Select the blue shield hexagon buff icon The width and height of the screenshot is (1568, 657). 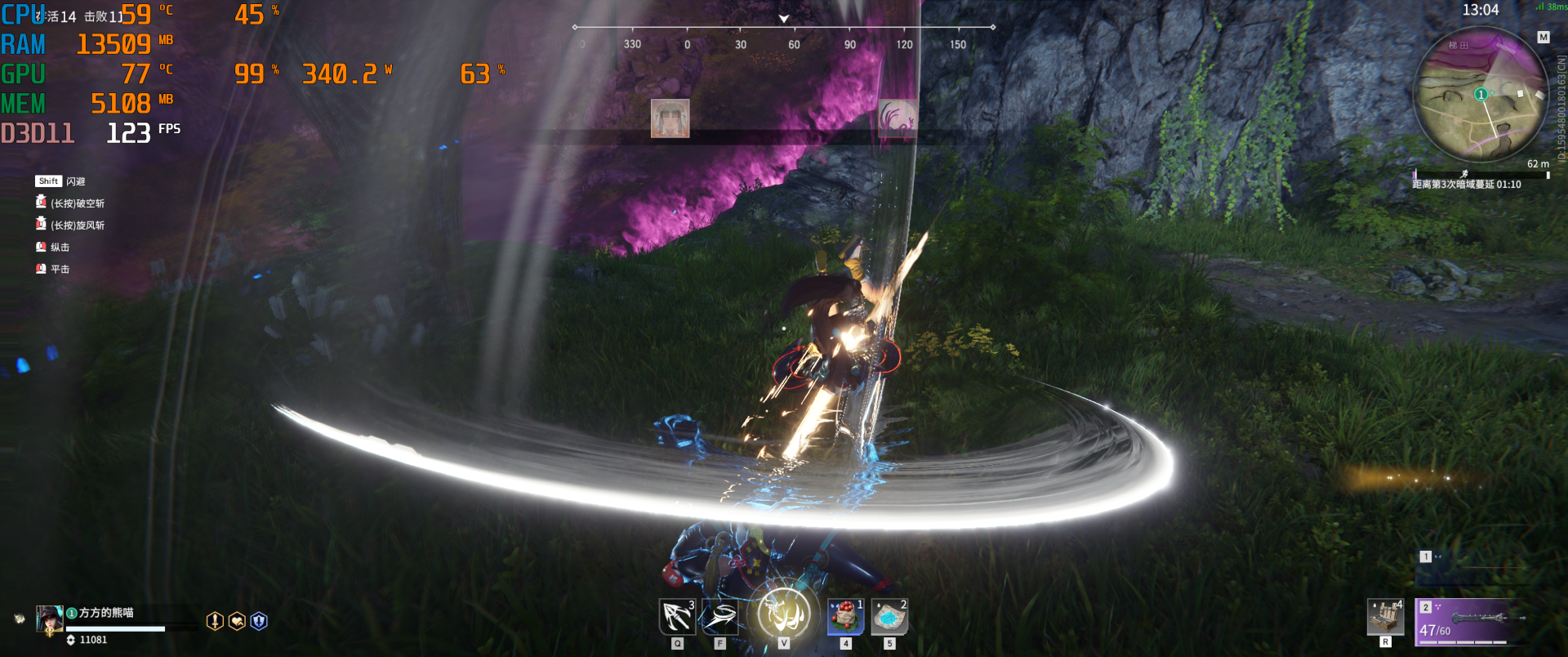(x=259, y=621)
